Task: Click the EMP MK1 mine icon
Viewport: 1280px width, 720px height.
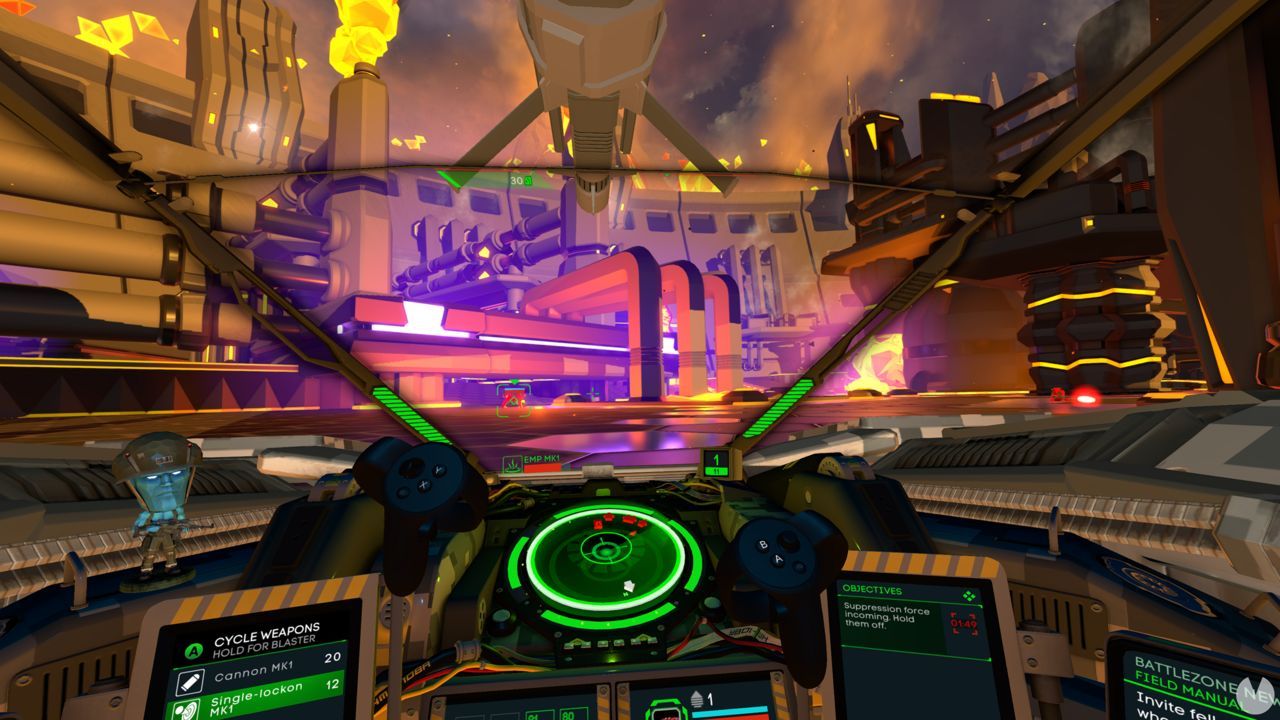Action: point(511,463)
